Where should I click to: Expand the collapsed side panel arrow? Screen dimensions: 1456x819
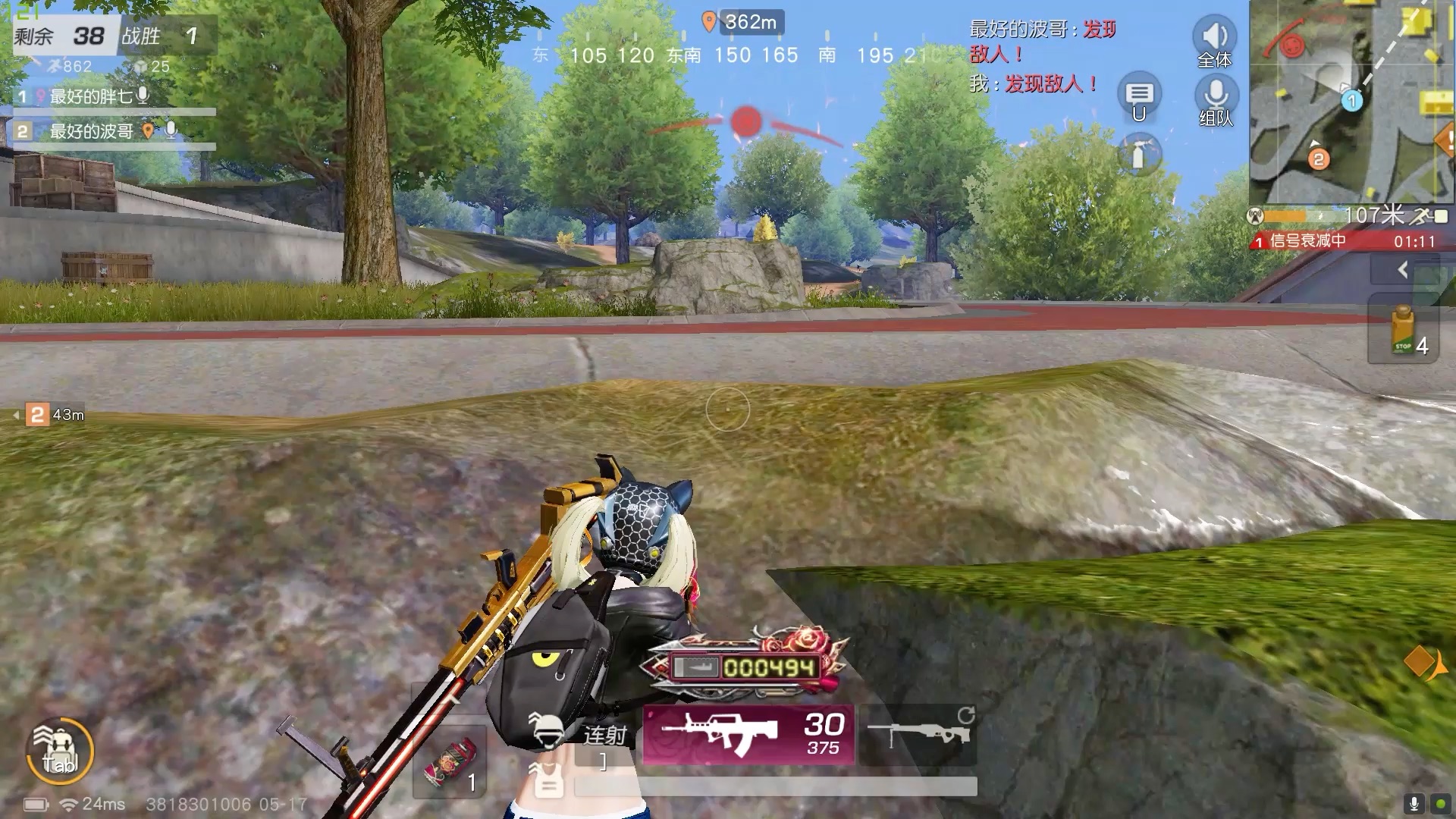coord(1403,269)
